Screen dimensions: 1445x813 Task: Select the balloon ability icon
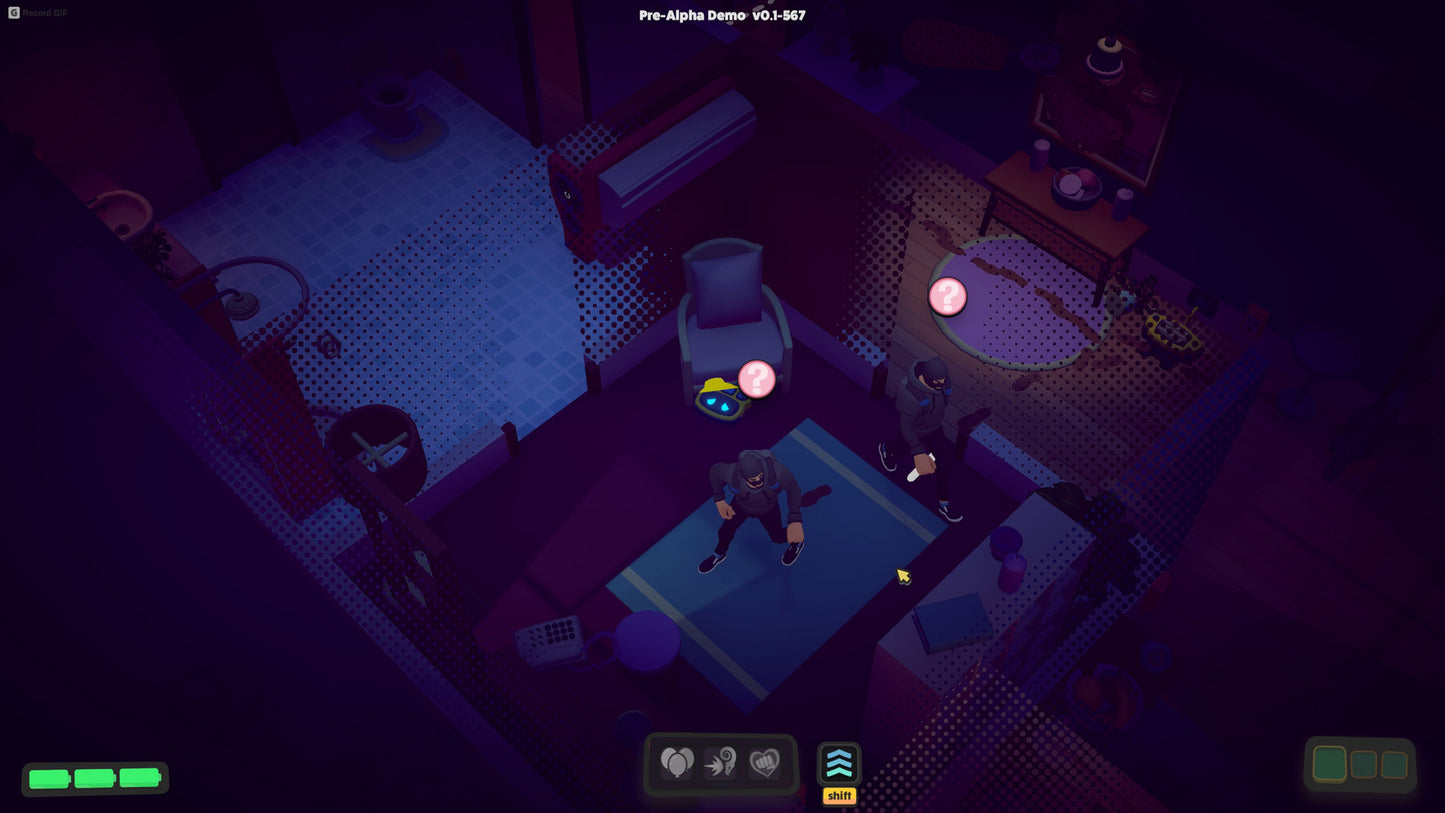pyautogui.click(x=678, y=762)
